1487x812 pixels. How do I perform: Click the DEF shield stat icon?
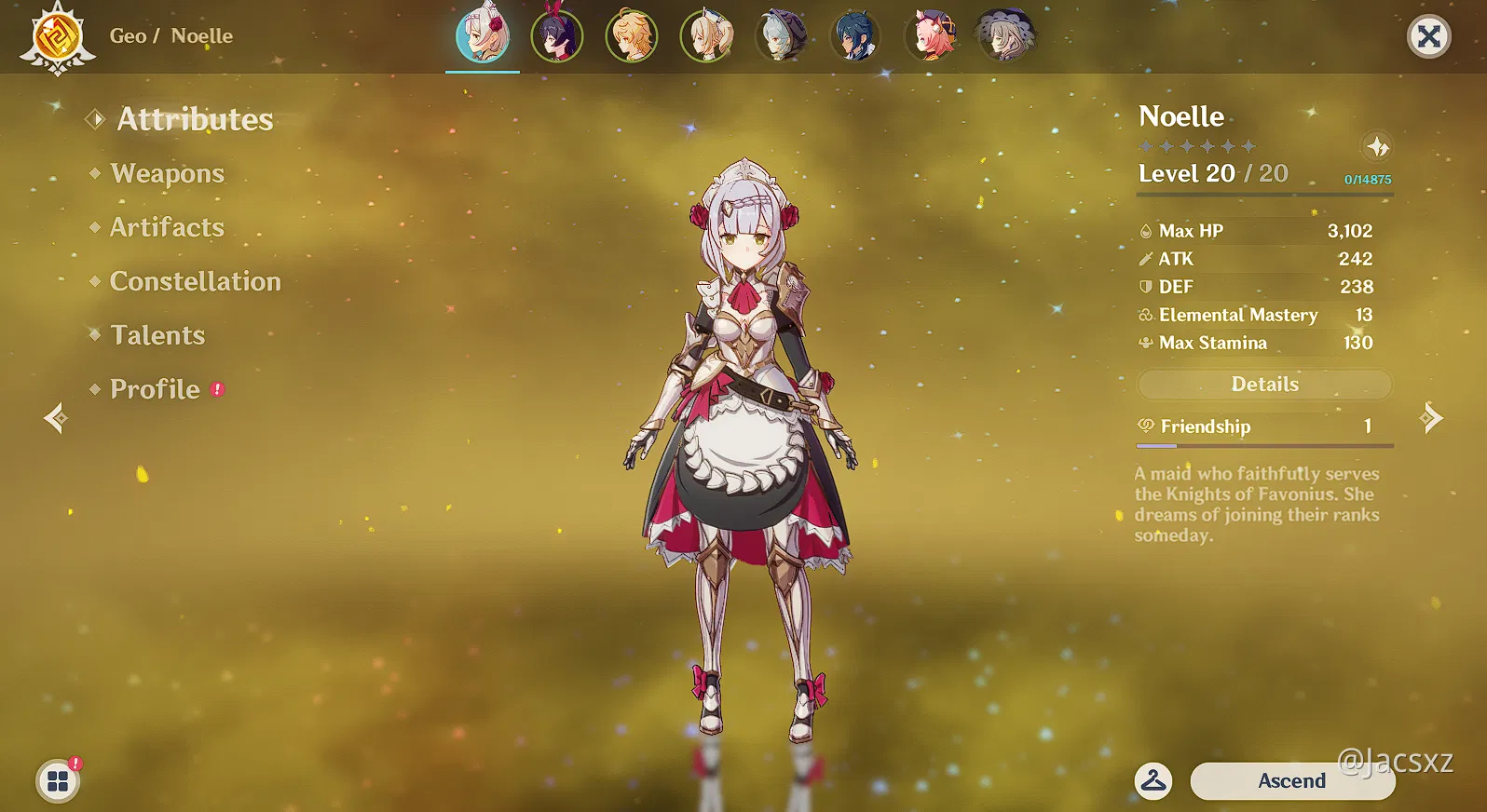tap(1145, 287)
